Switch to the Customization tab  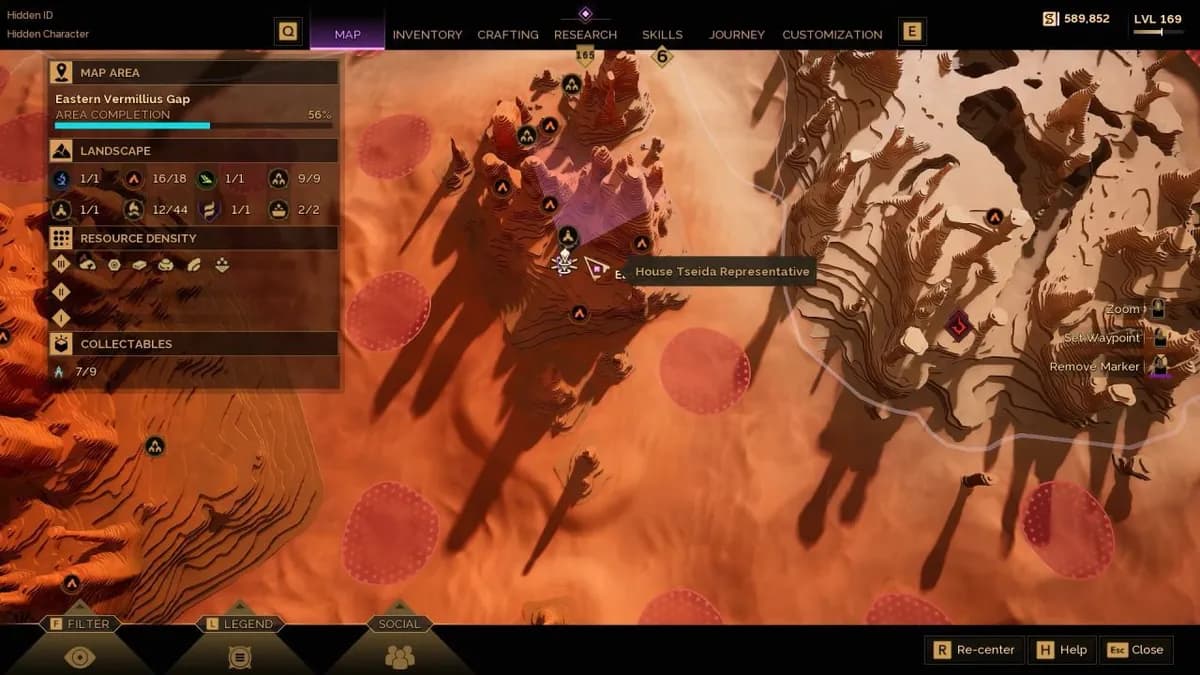[x=832, y=34]
